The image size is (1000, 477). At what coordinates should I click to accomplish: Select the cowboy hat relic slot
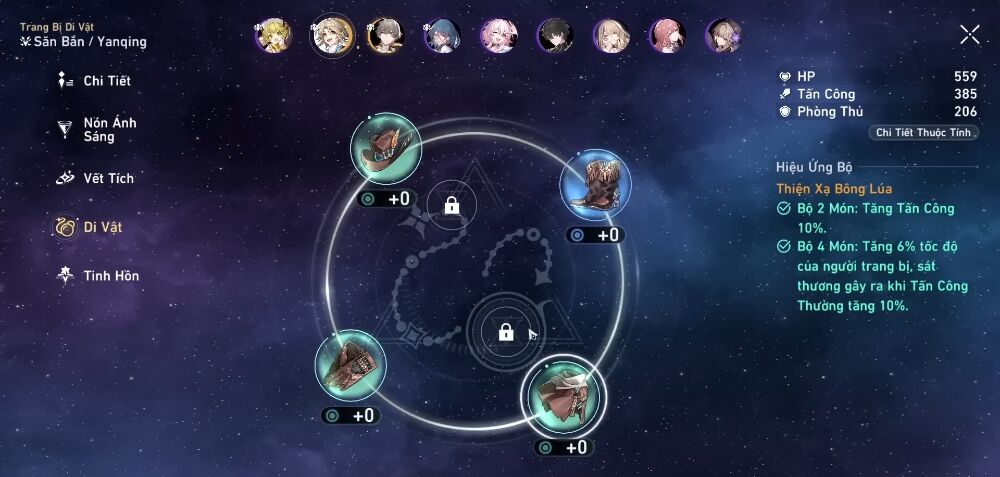tap(385, 148)
